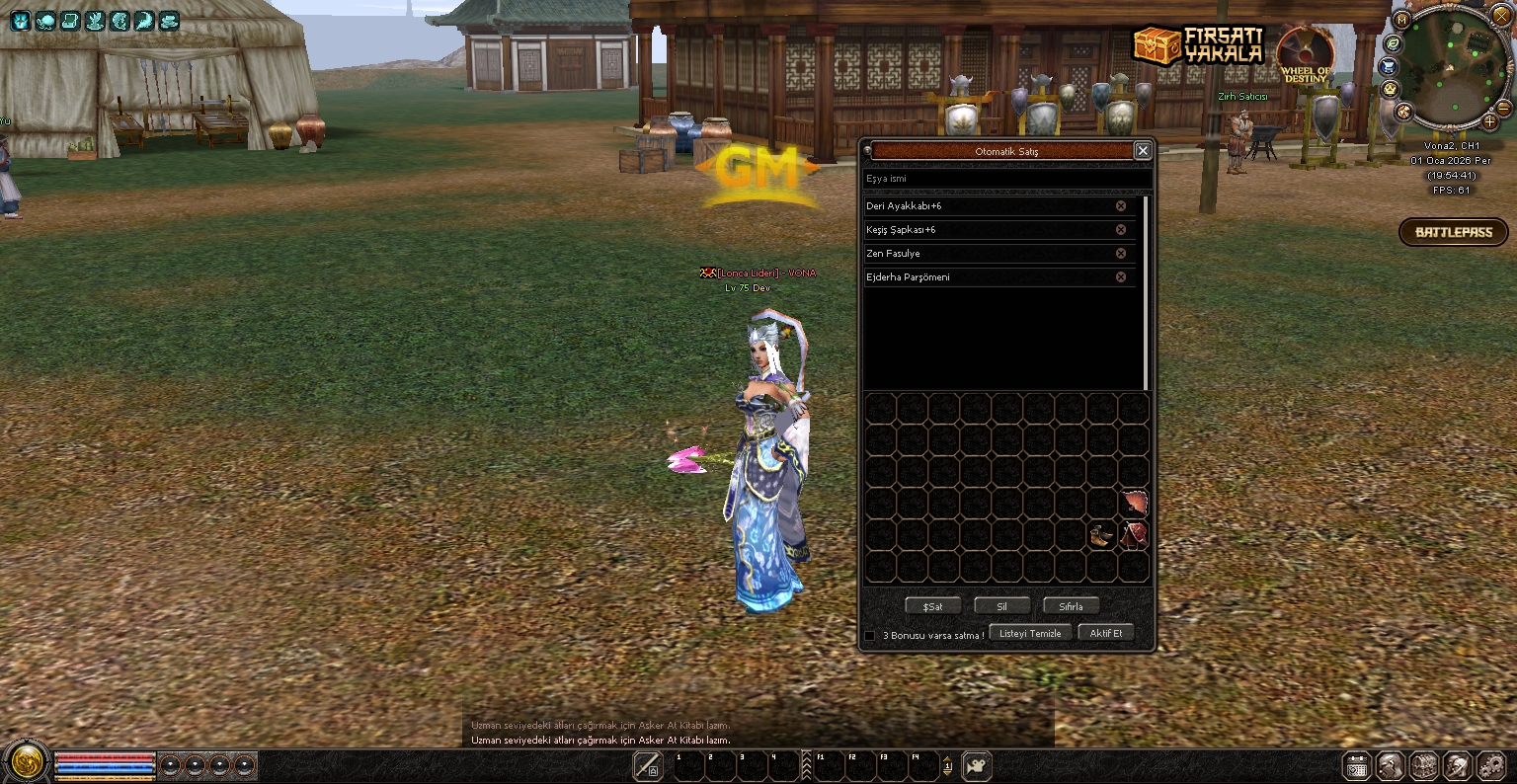Open the Battlepass panel
The image size is (1517, 784).
(x=1453, y=233)
